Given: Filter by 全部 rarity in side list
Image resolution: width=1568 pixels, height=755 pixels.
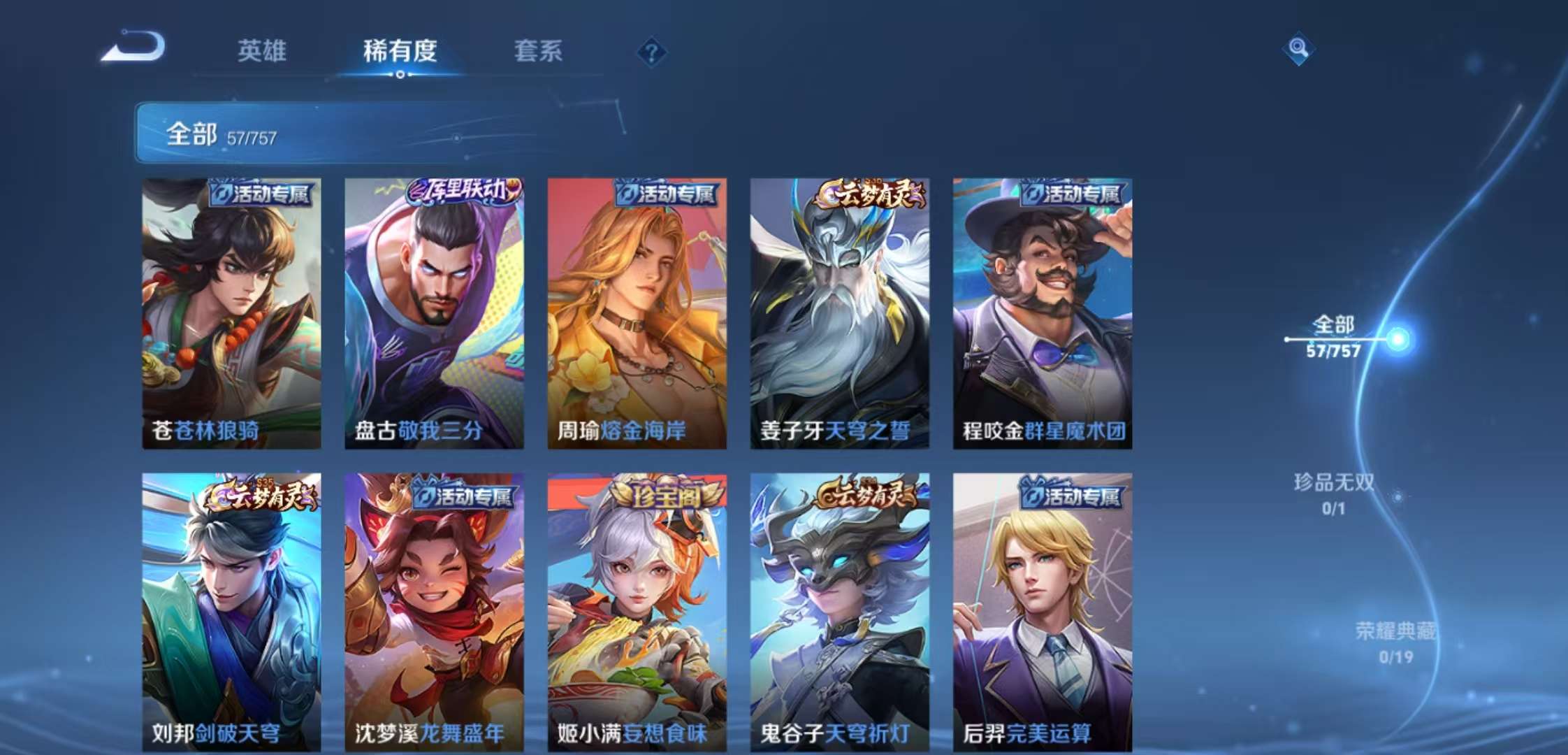Looking at the screenshot, I should pos(1334,336).
